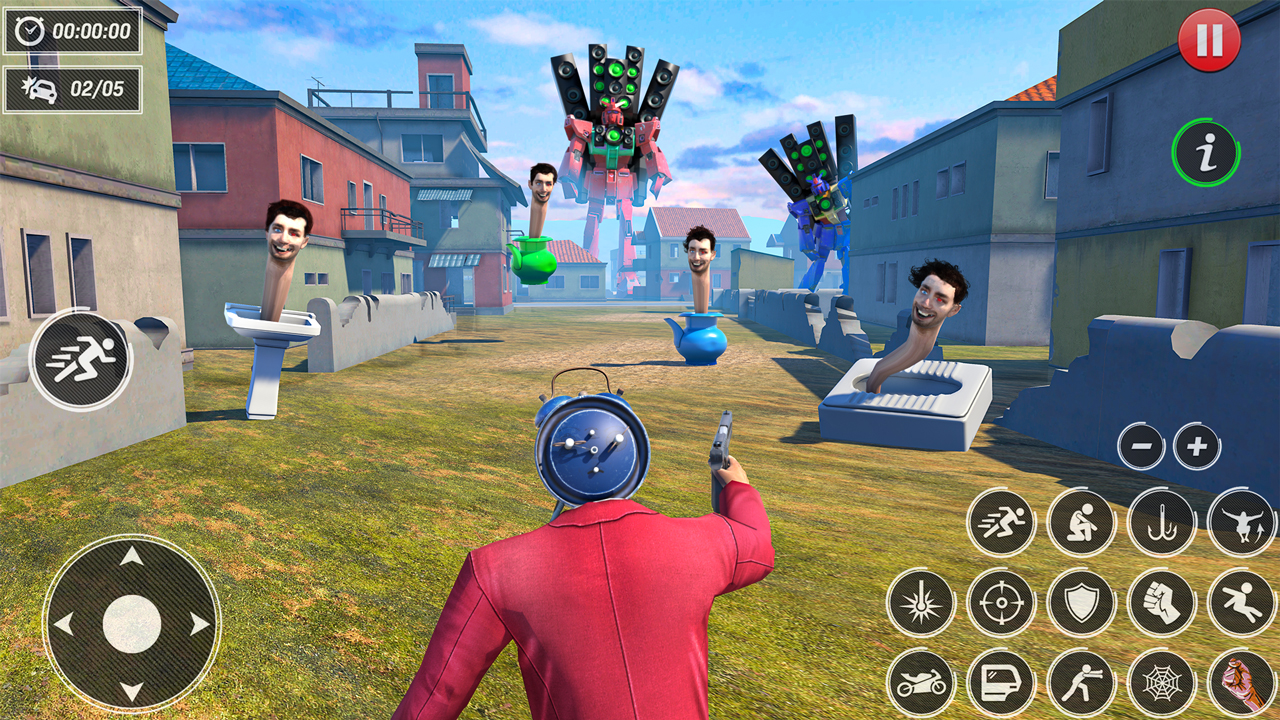Viewport: 1280px width, 720px height.
Task: Activate the pink raised fist power
Action: click(1241, 683)
